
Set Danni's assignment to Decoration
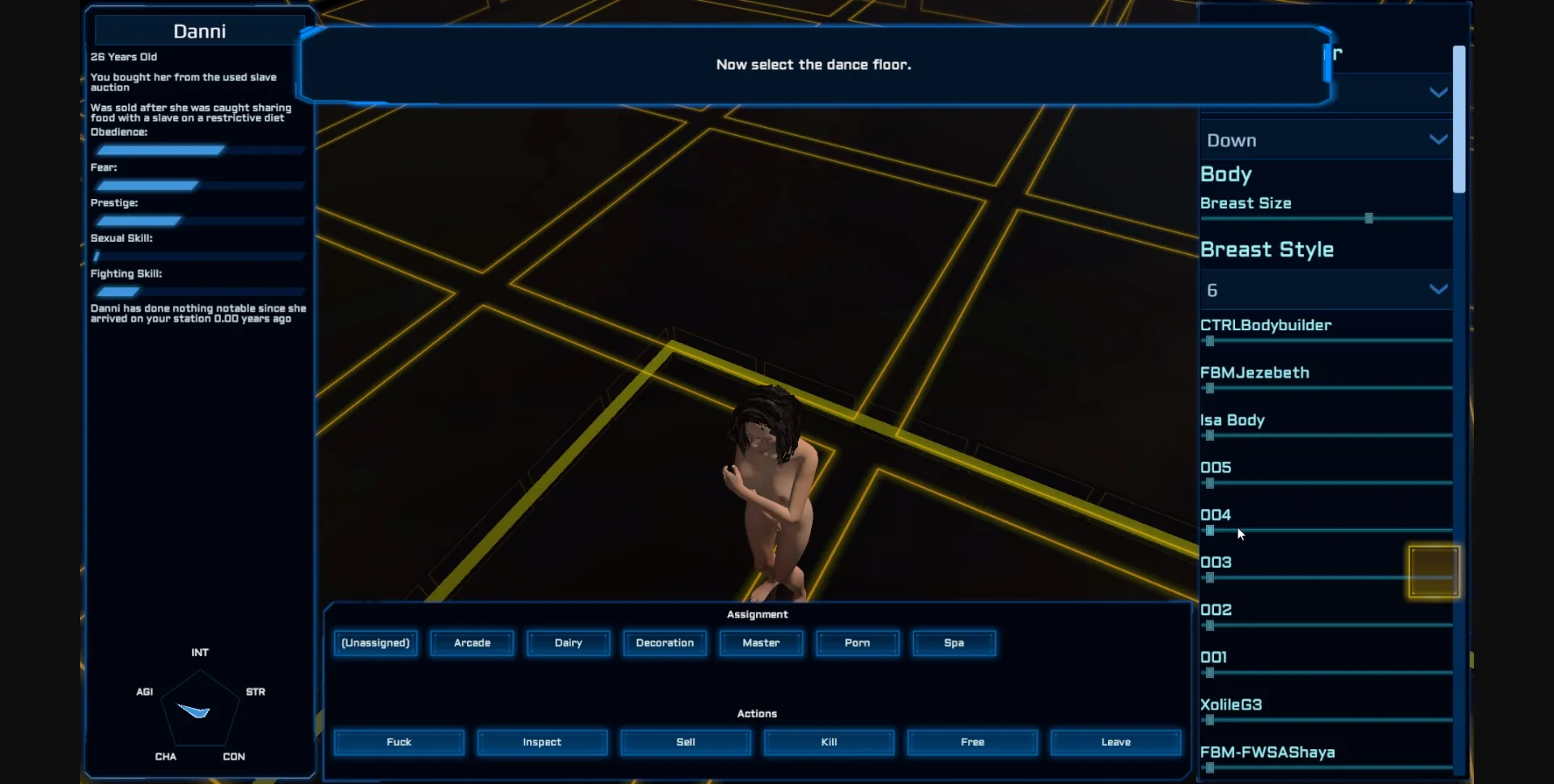[664, 643]
